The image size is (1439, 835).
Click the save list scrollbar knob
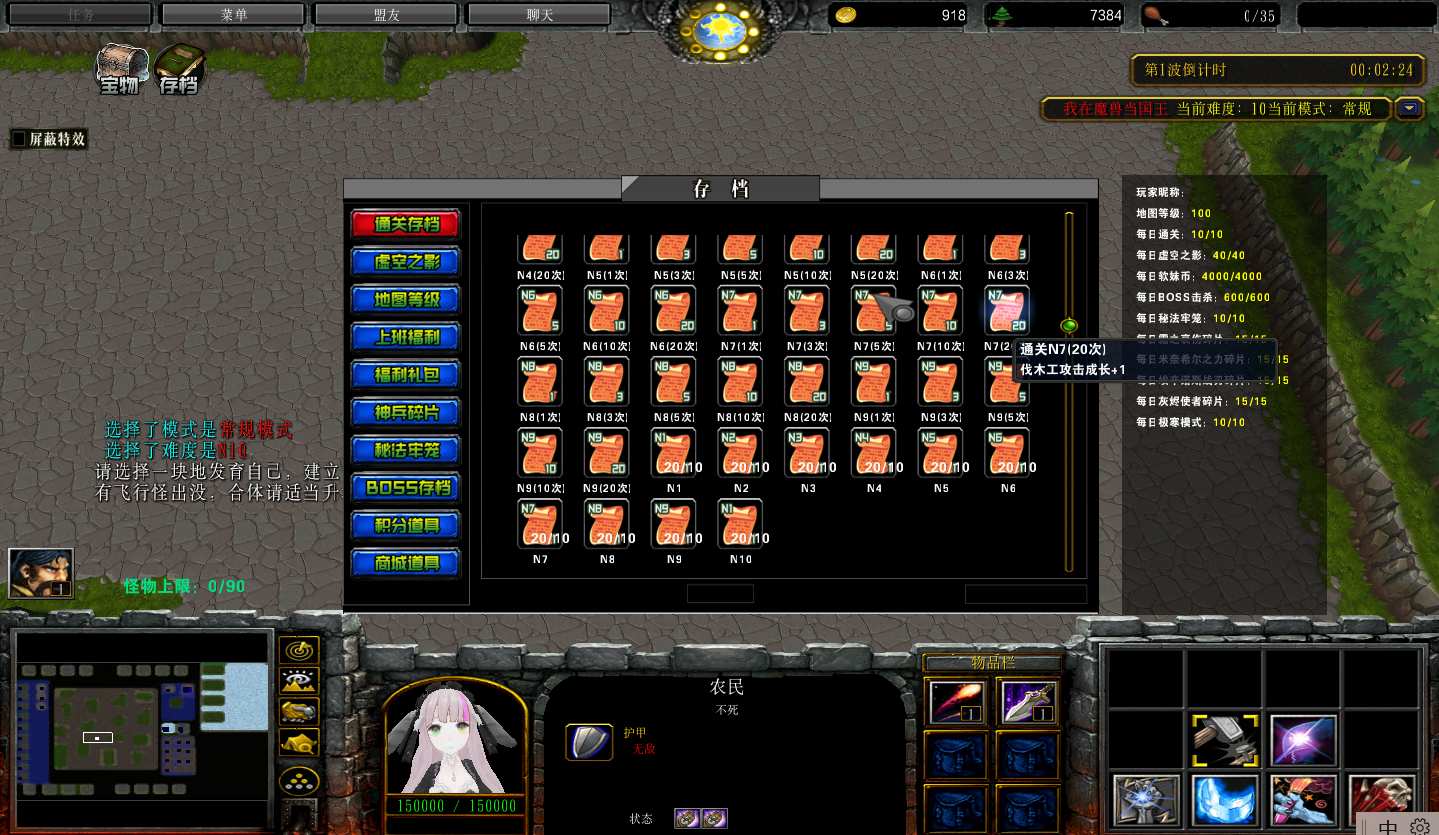click(1069, 325)
